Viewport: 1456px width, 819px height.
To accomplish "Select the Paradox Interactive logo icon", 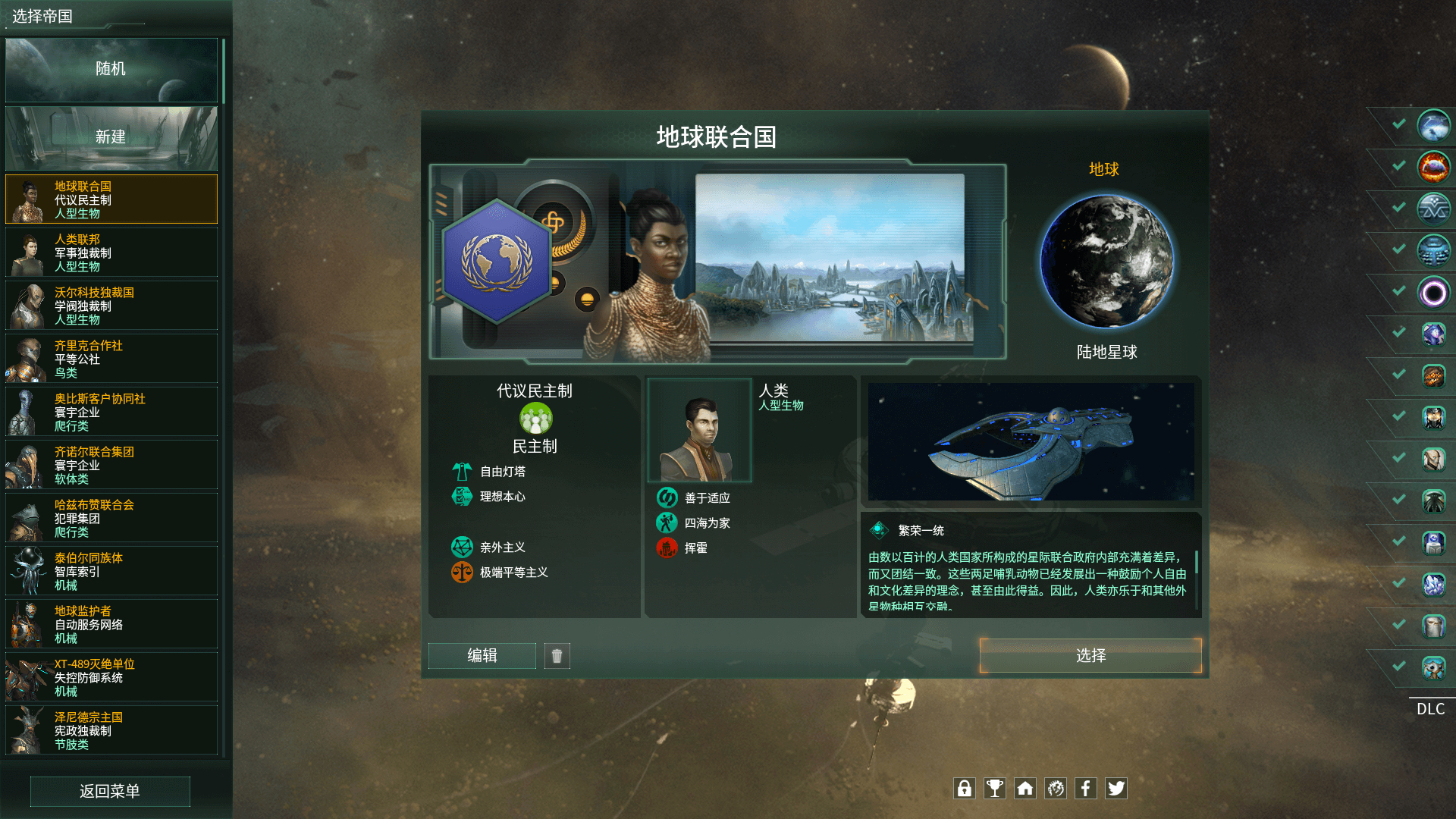I will (1056, 789).
